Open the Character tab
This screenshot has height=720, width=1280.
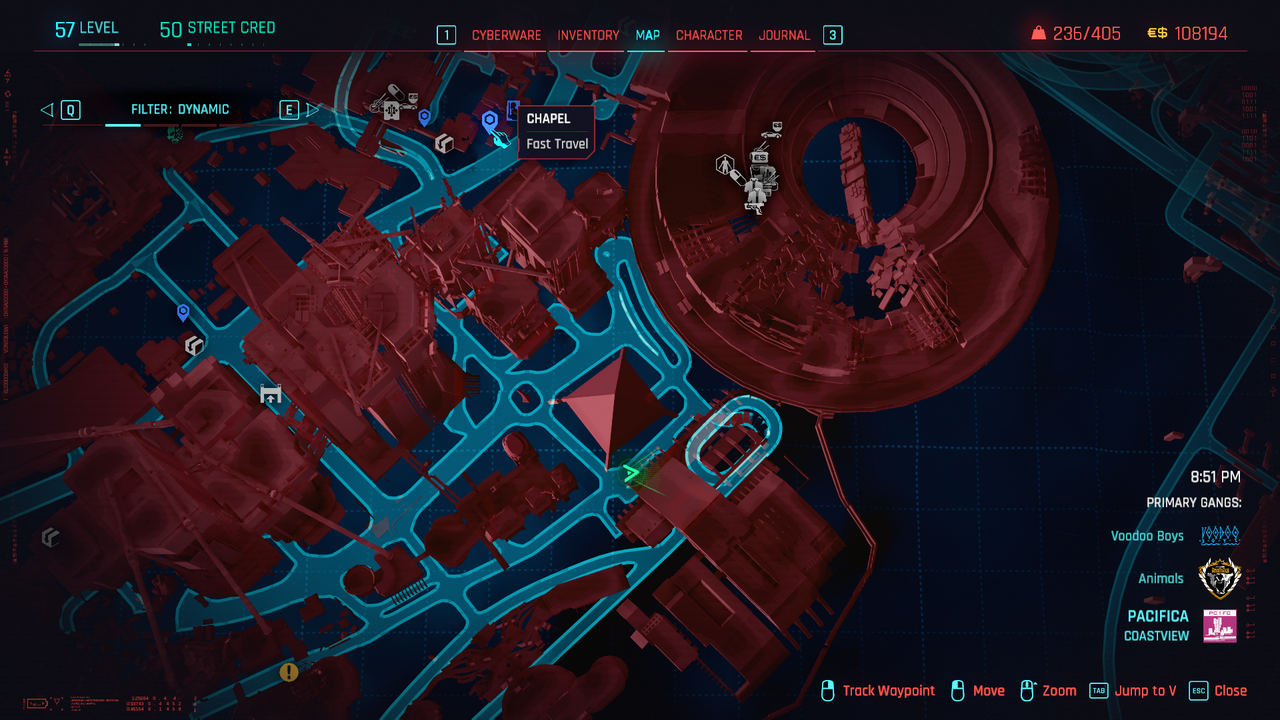click(709, 35)
